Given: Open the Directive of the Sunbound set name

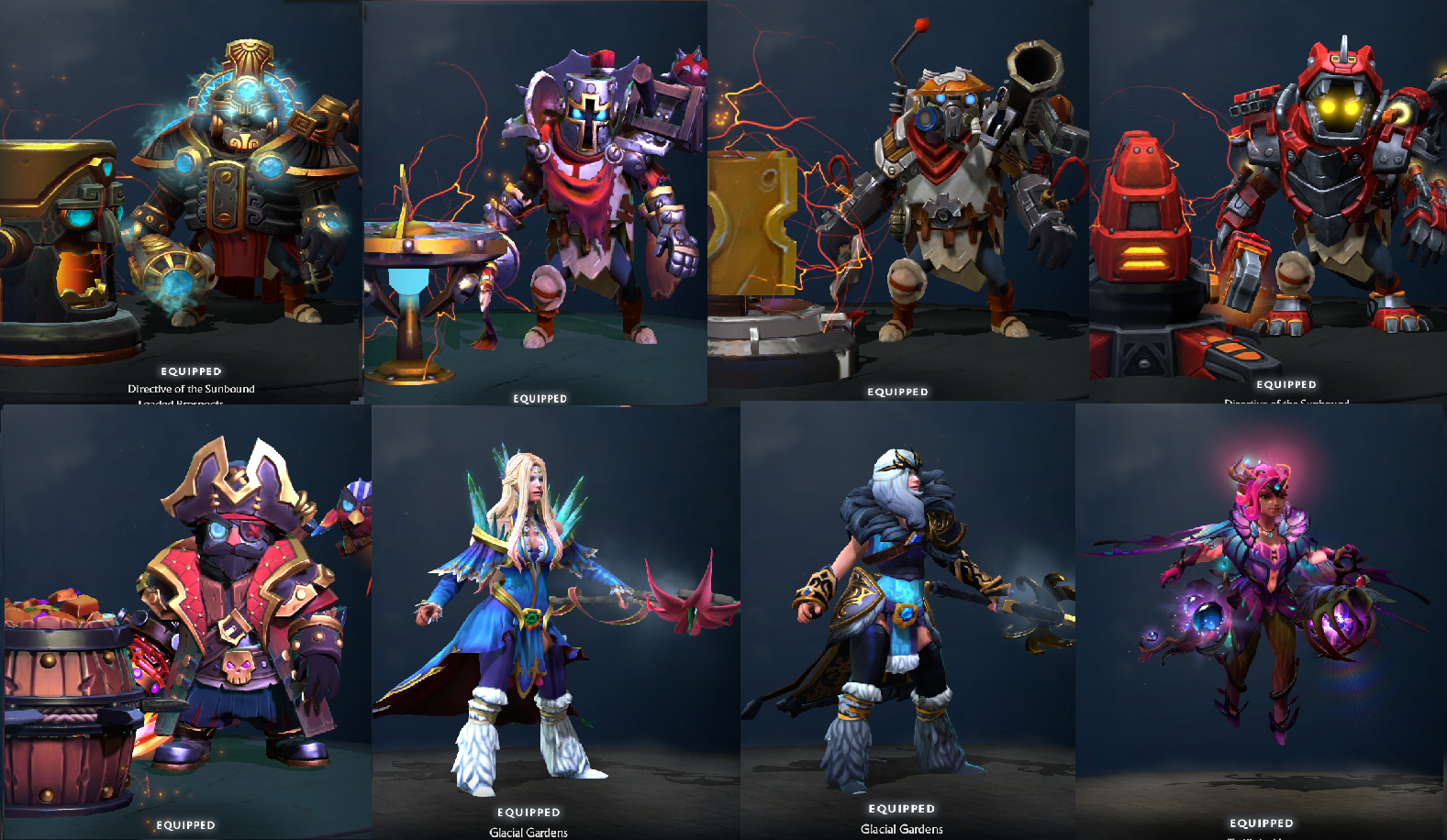Looking at the screenshot, I should [x=192, y=388].
